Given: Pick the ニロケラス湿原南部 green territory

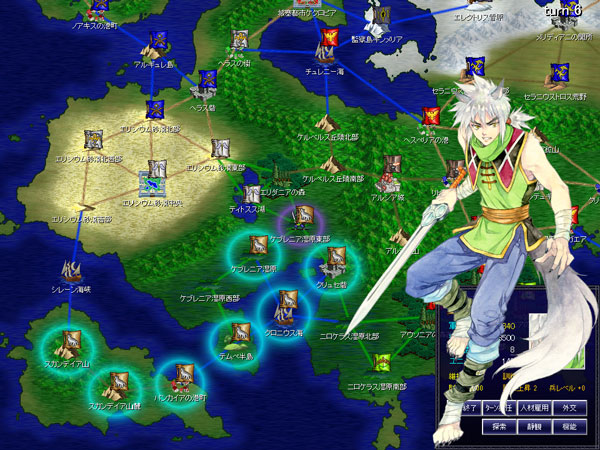Looking at the screenshot, I should [381, 364].
